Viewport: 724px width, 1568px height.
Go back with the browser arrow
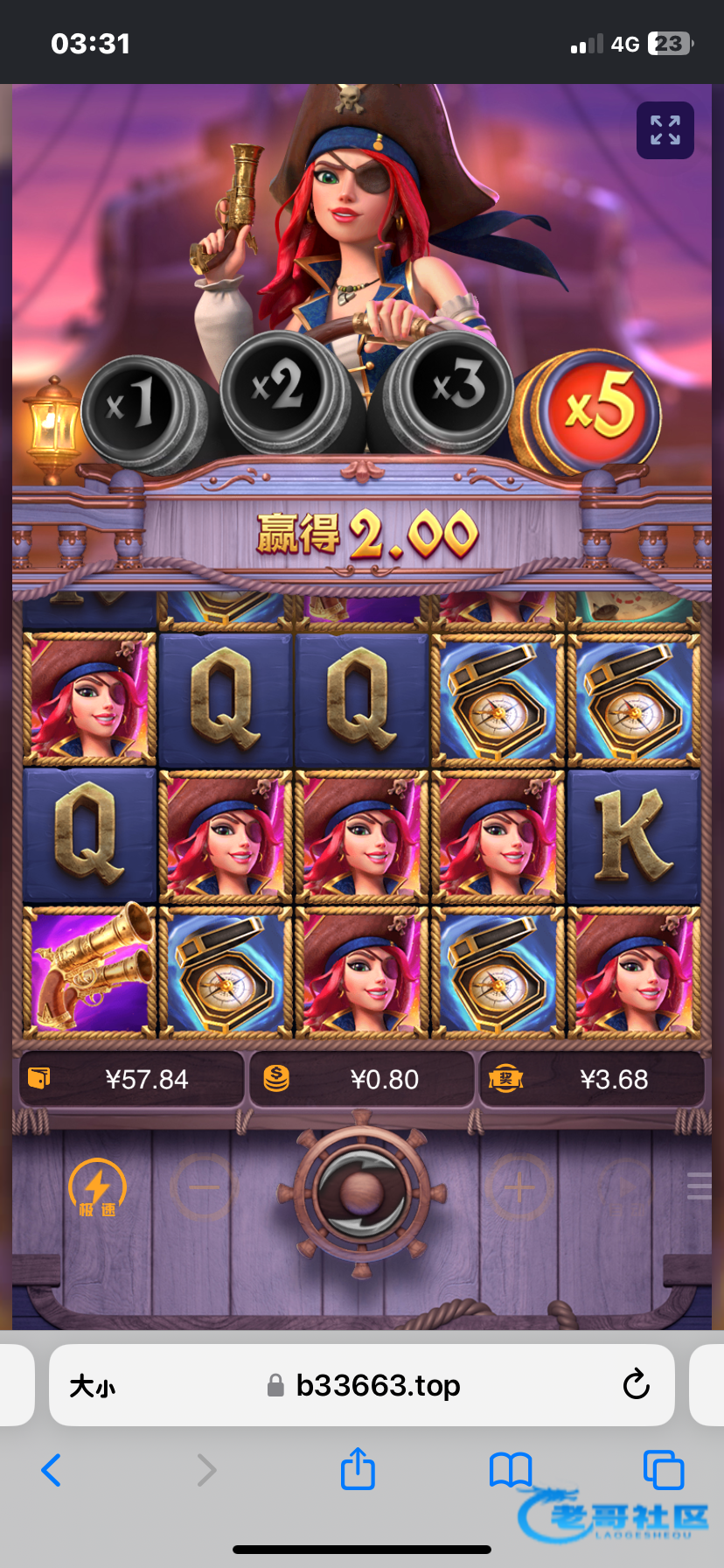coord(52,1470)
